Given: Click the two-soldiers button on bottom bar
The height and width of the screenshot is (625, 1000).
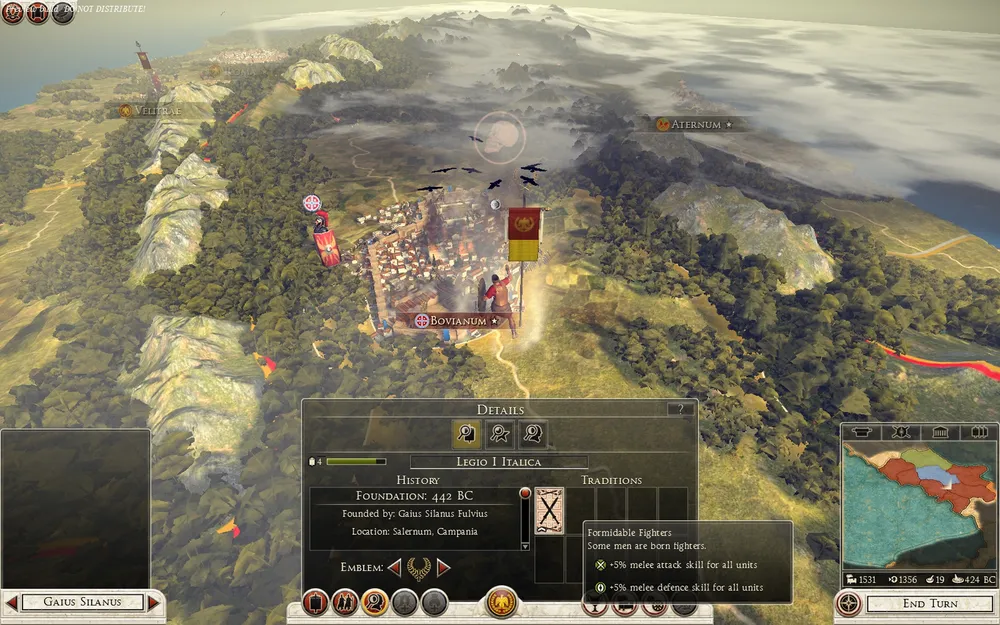Looking at the screenshot, I should click(x=346, y=603).
